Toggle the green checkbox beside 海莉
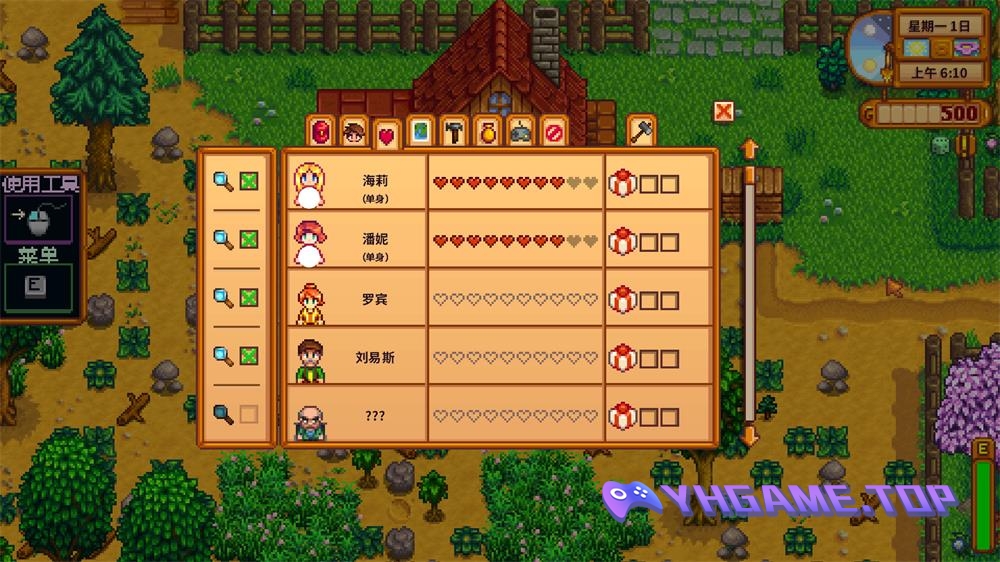 click(x=249, y=182)
